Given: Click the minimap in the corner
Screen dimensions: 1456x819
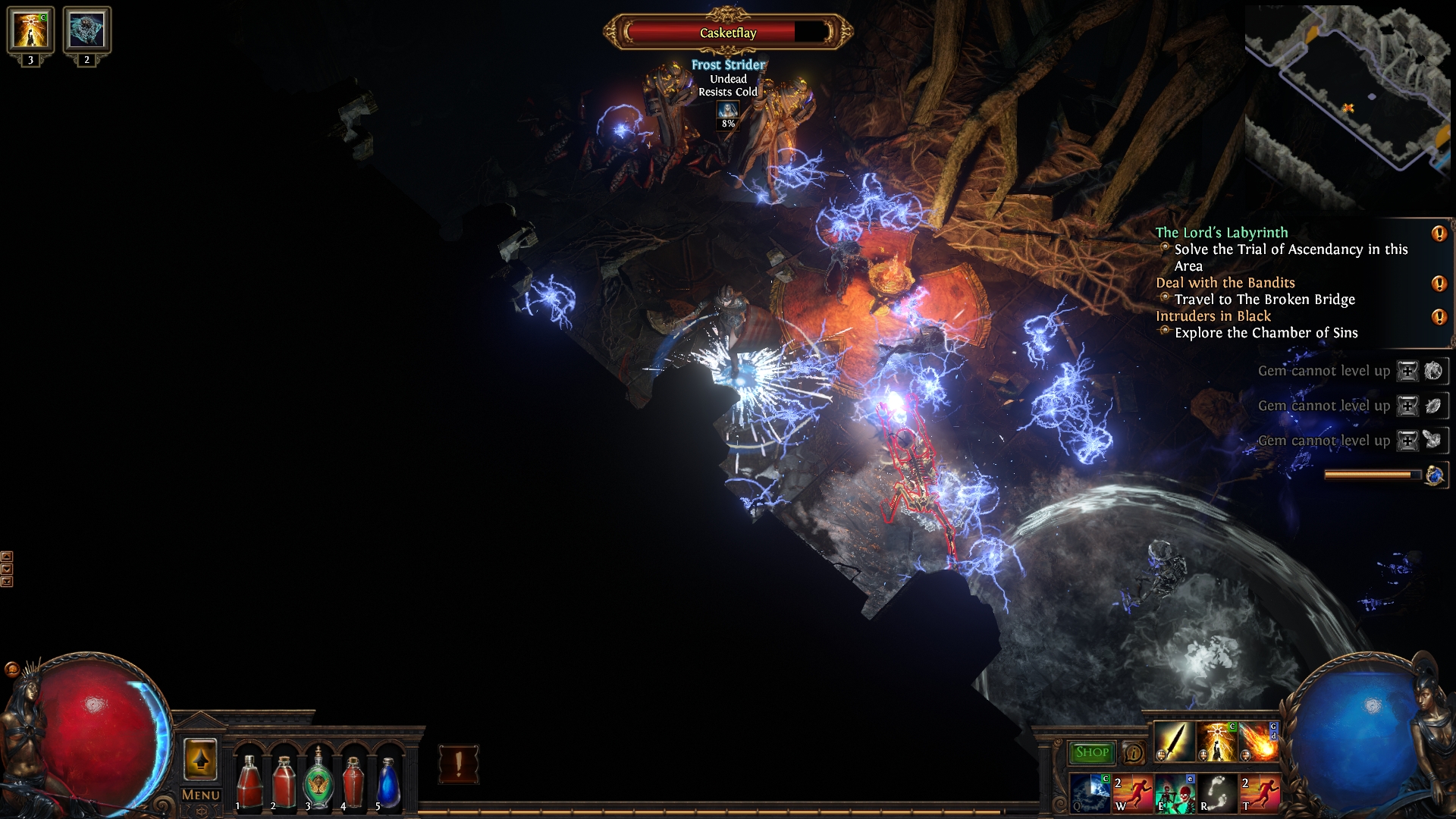Looking at the screenshot, I should (1348, 106).
